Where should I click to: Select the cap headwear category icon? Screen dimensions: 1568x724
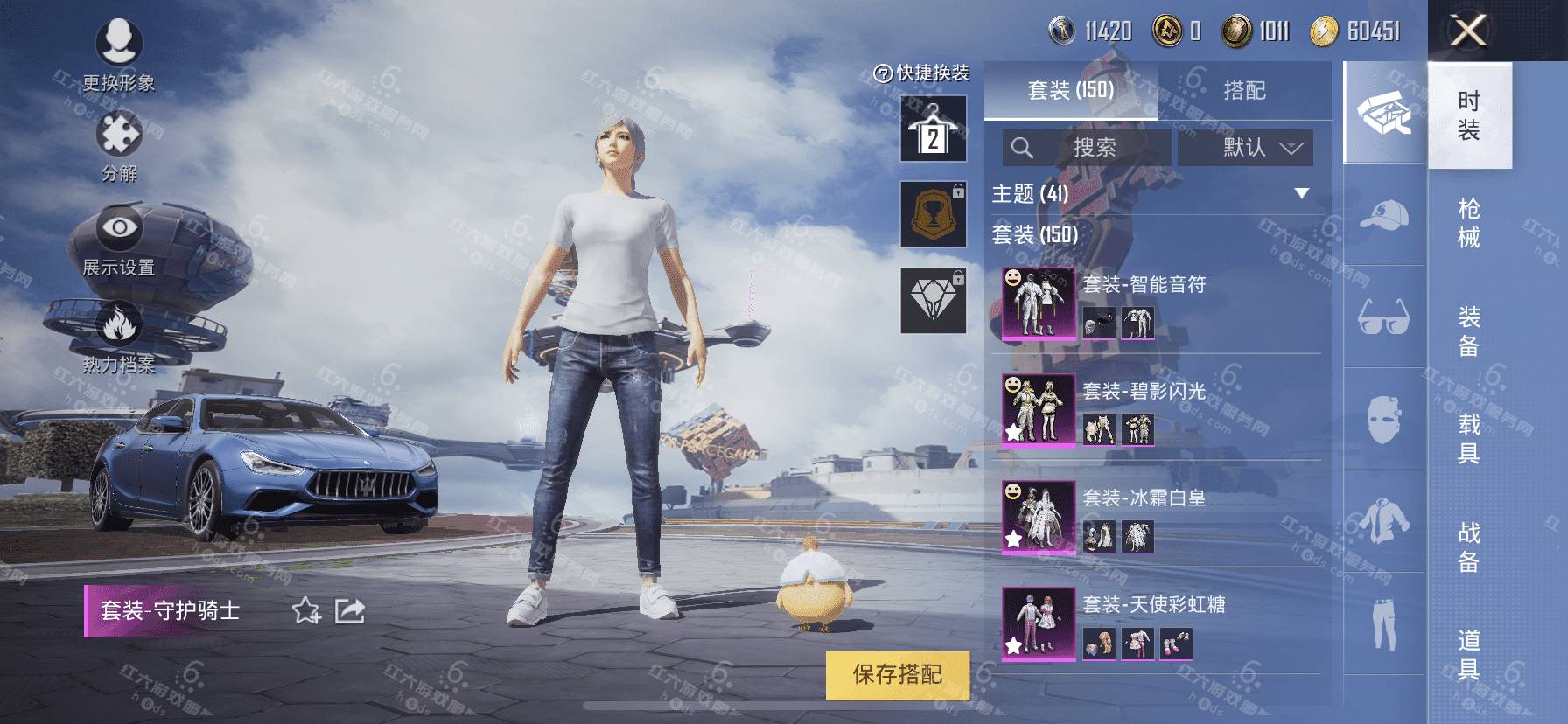(1384, 215)
